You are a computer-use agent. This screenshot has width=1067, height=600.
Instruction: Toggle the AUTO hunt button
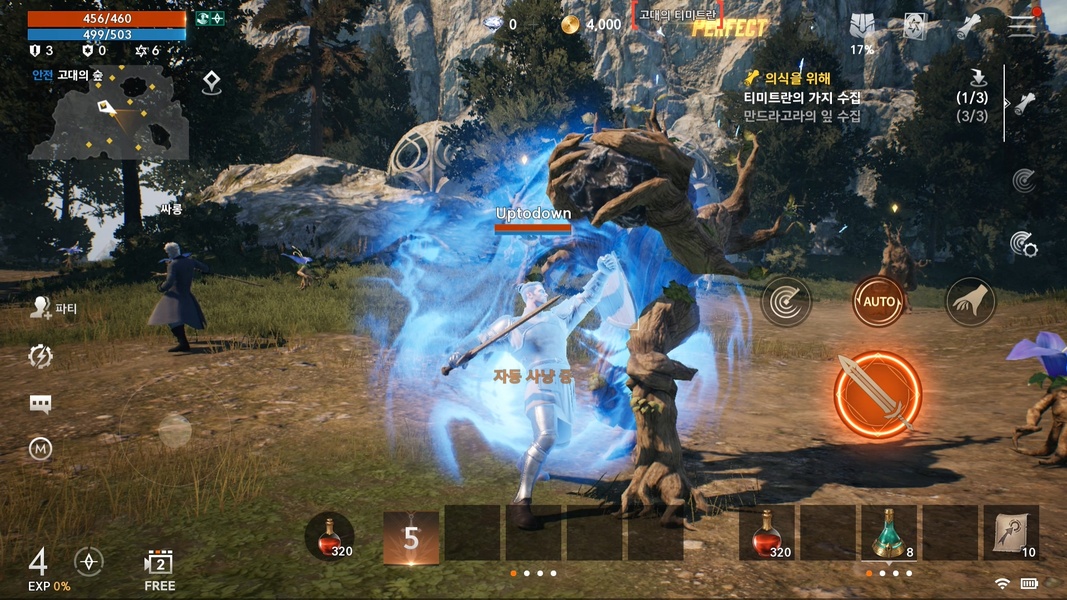878,300
